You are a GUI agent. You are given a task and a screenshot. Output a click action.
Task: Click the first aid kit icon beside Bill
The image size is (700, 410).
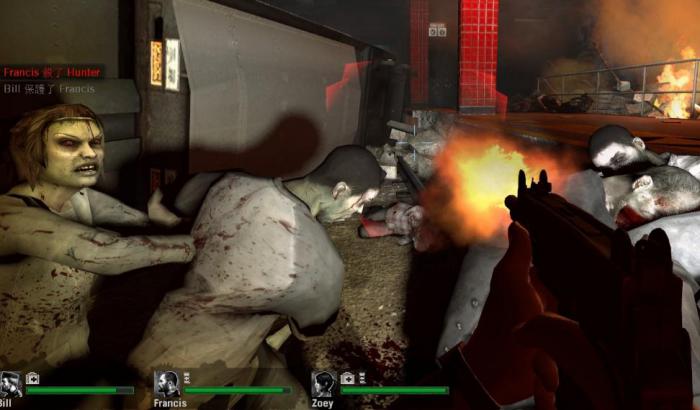(x=32, y=379)
